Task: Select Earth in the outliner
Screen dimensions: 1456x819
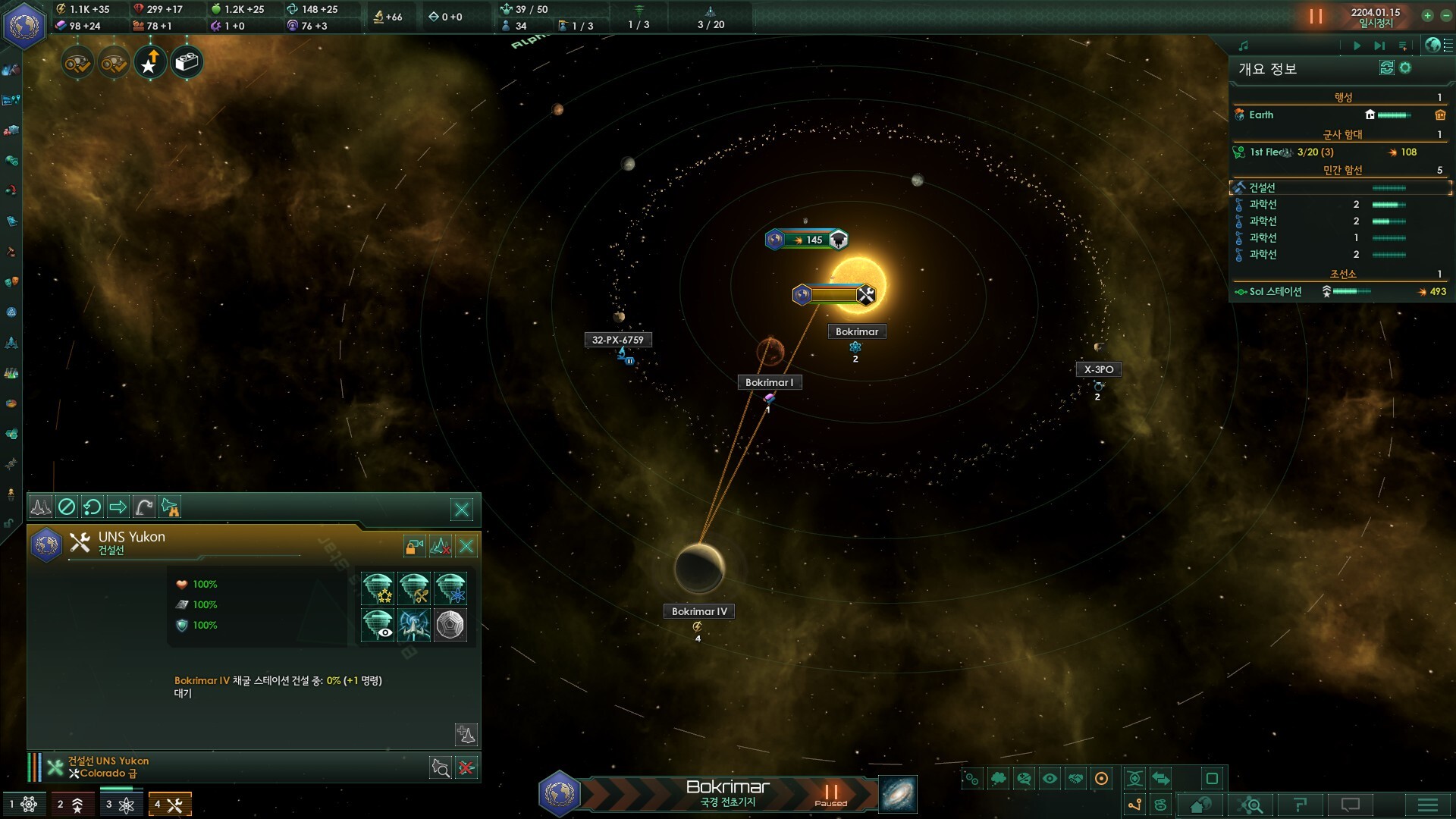Action: (1261, 115)
